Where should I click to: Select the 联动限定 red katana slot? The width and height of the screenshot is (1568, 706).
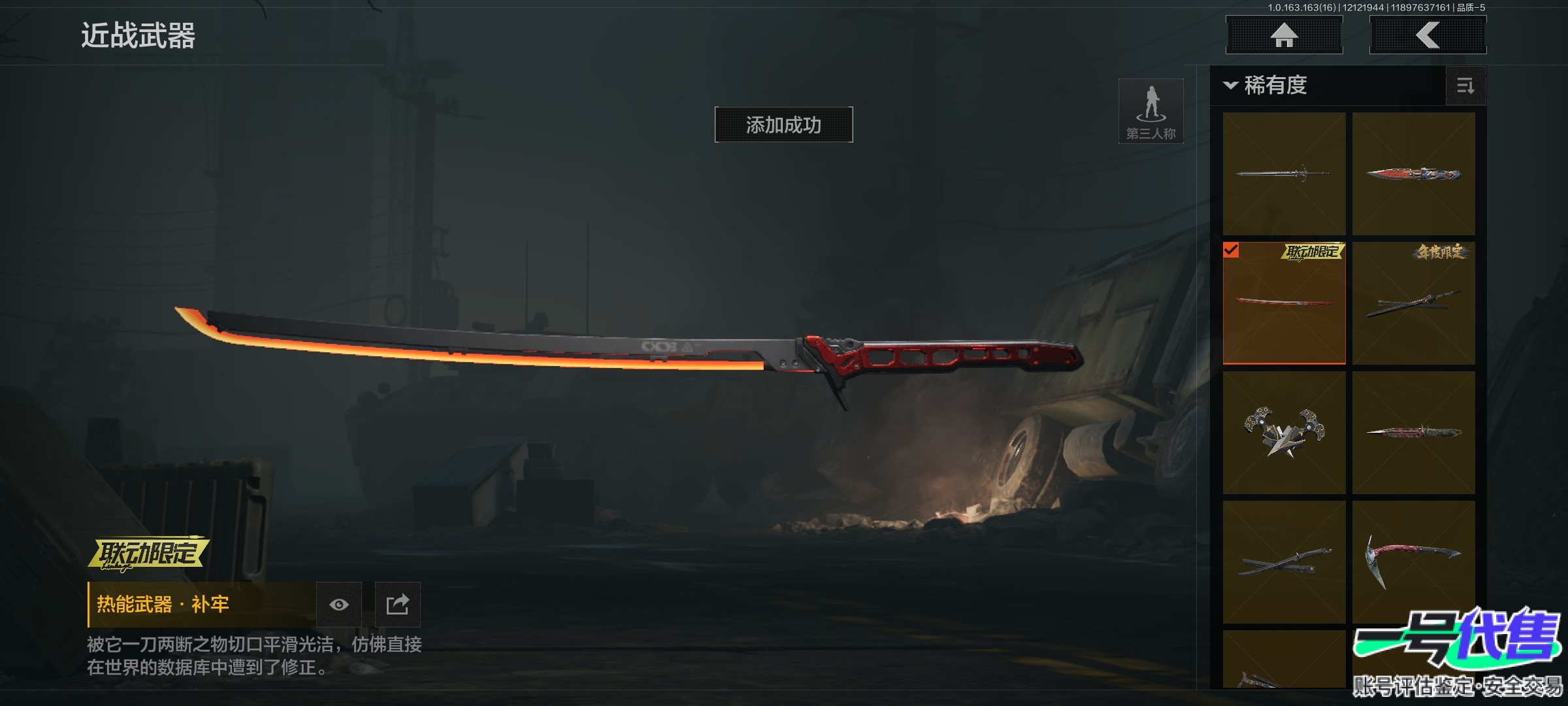point(1284,303)
